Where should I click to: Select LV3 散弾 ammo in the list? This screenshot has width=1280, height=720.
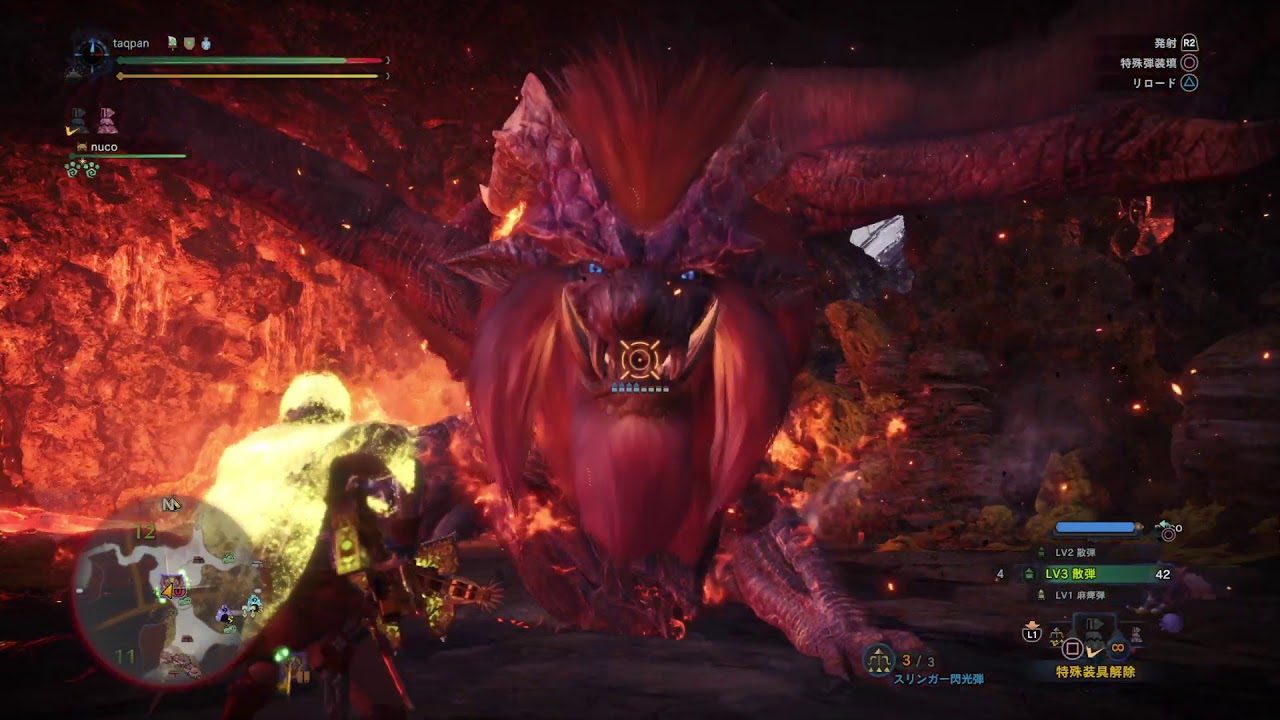click(x=1069, y=574)
